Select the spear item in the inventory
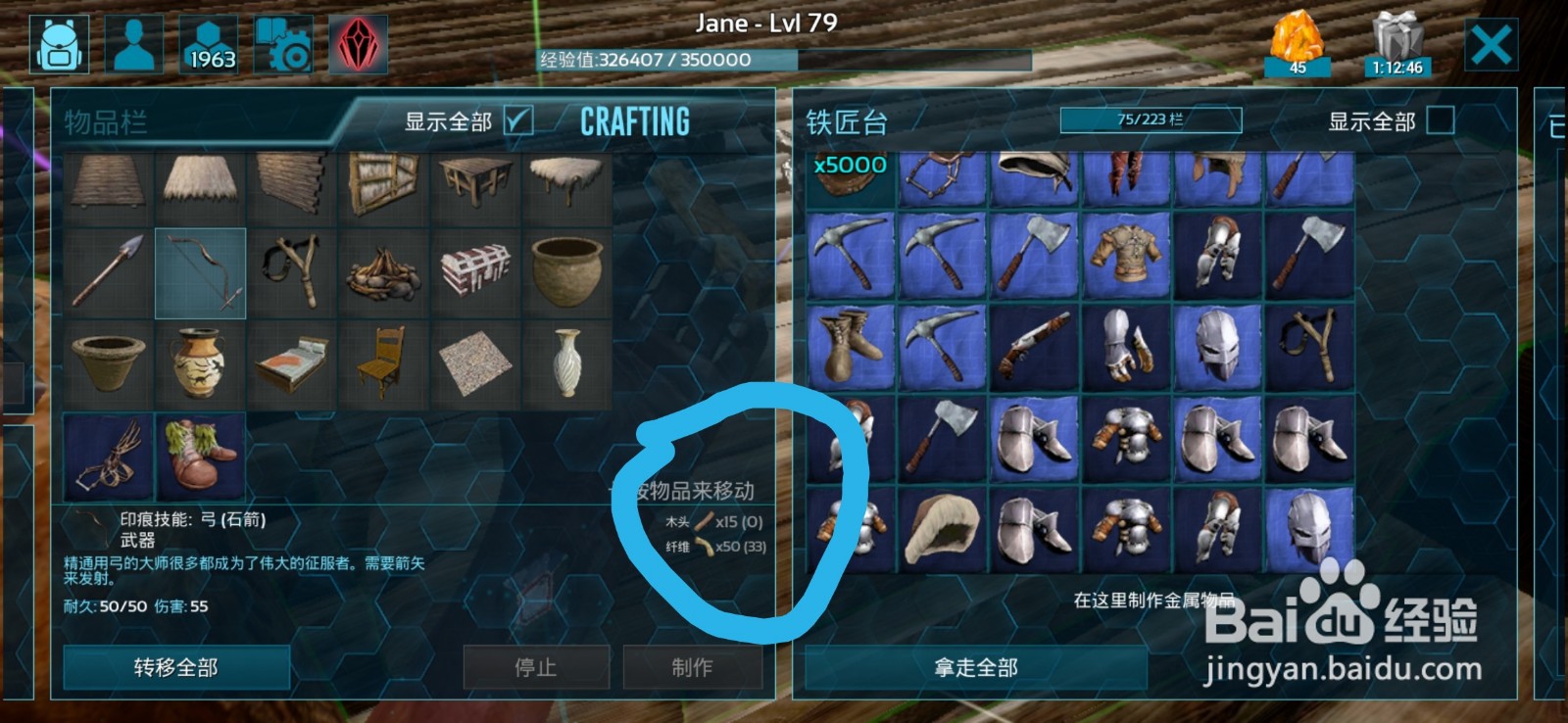The image size is (1568, 723). [108, 272]
